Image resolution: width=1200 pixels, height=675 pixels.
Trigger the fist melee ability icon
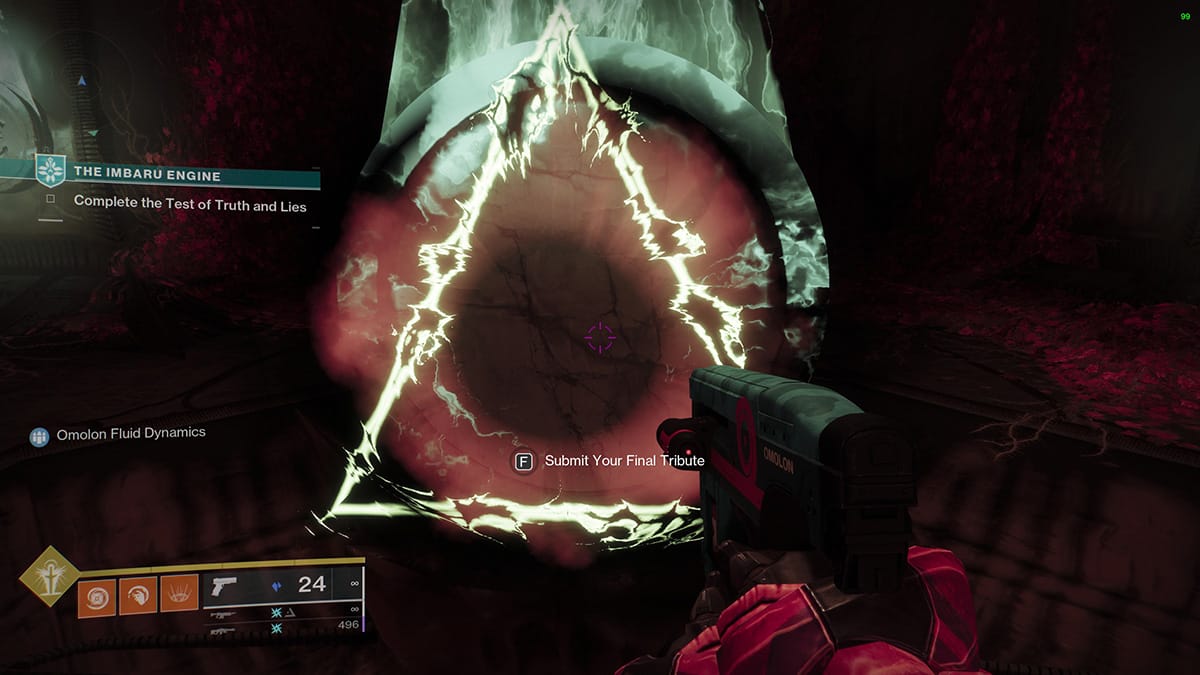coord(138,596)
